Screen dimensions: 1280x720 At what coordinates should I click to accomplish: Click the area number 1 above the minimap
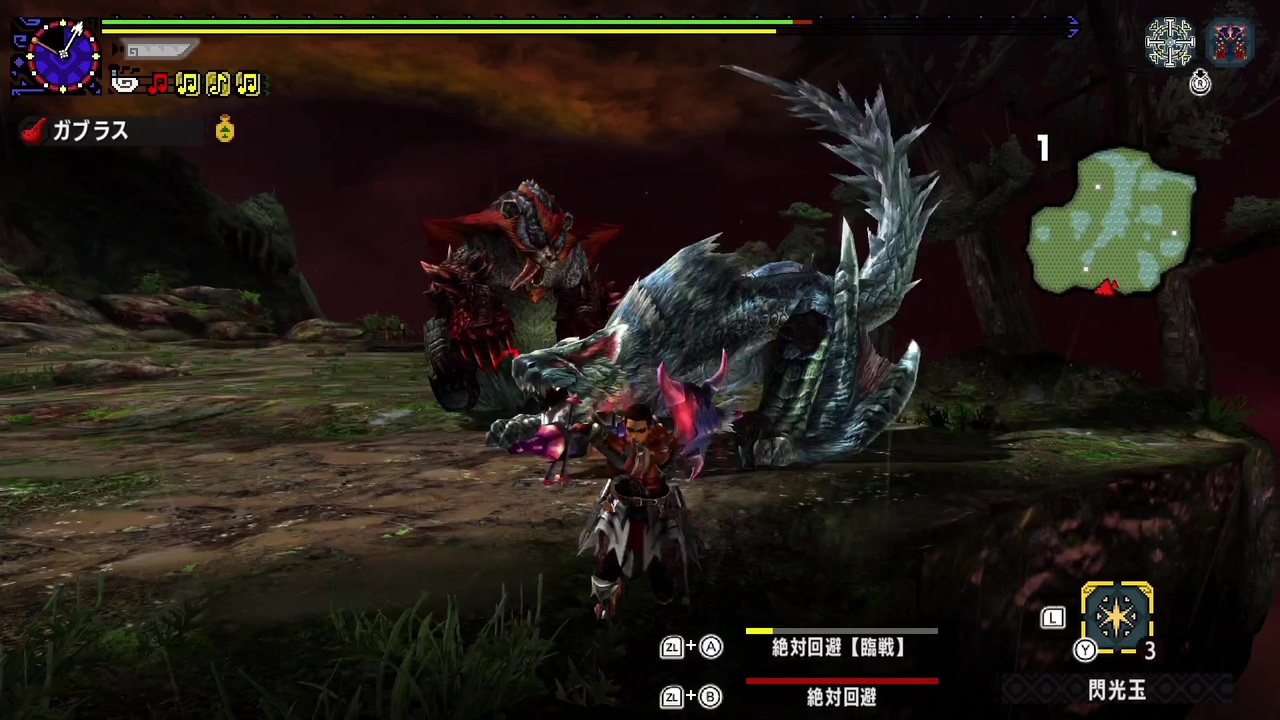[1043, 148]
